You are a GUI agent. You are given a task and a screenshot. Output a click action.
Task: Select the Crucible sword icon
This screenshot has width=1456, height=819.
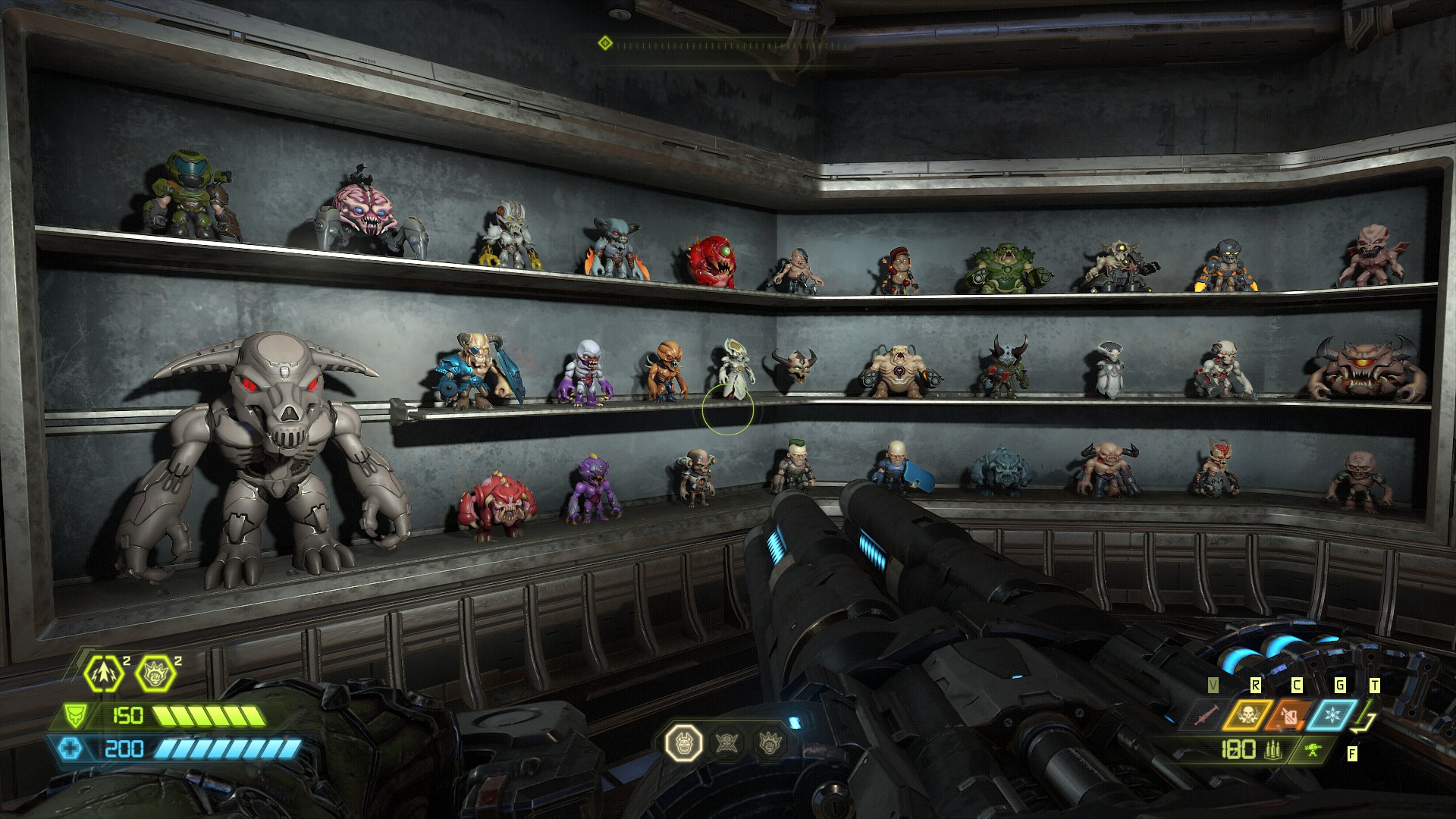(x=1205, y=715)
